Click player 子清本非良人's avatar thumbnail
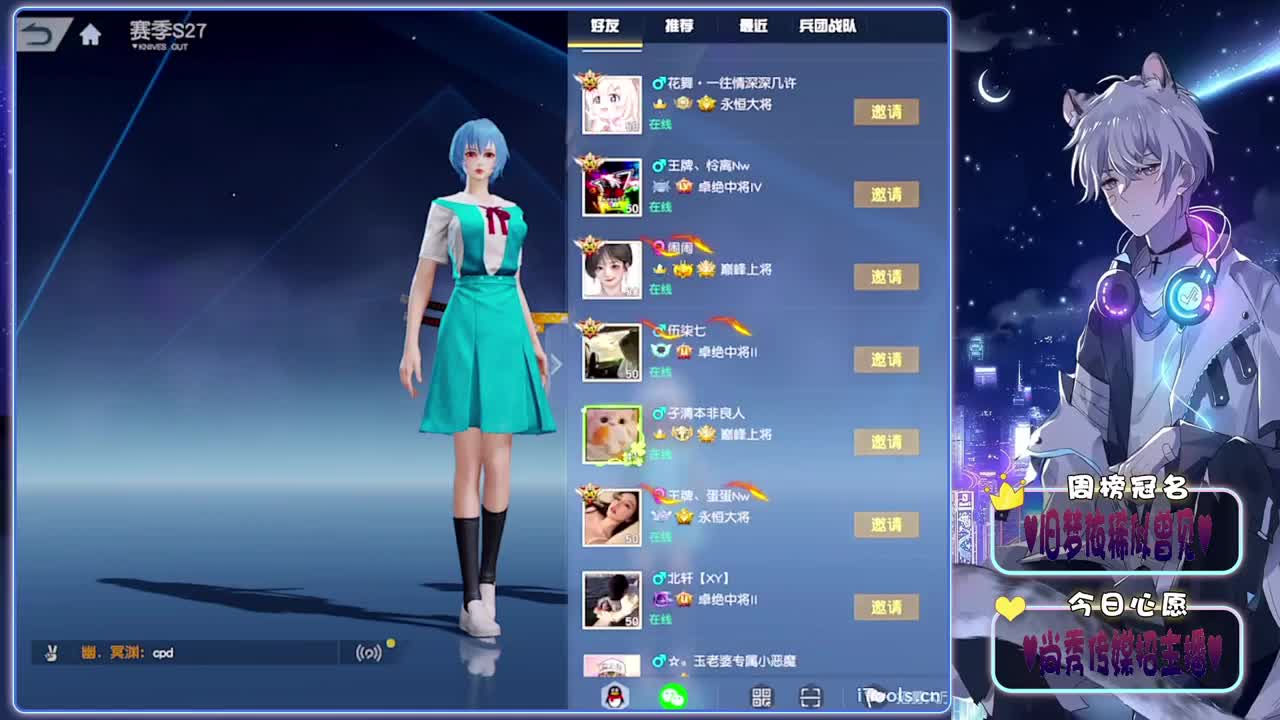The image size is (1280, 720). click(x=613, y=434)
